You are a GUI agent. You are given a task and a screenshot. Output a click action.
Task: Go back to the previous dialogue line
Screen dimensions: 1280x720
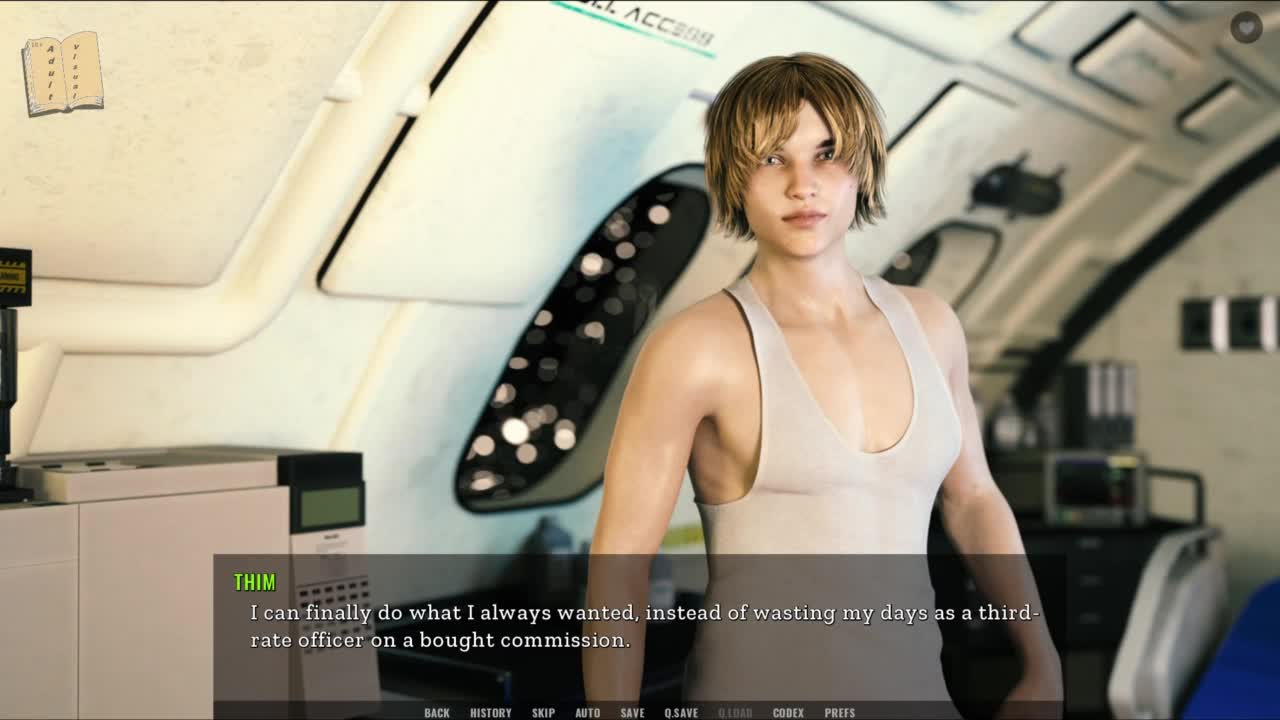click(x=437, y=712)
